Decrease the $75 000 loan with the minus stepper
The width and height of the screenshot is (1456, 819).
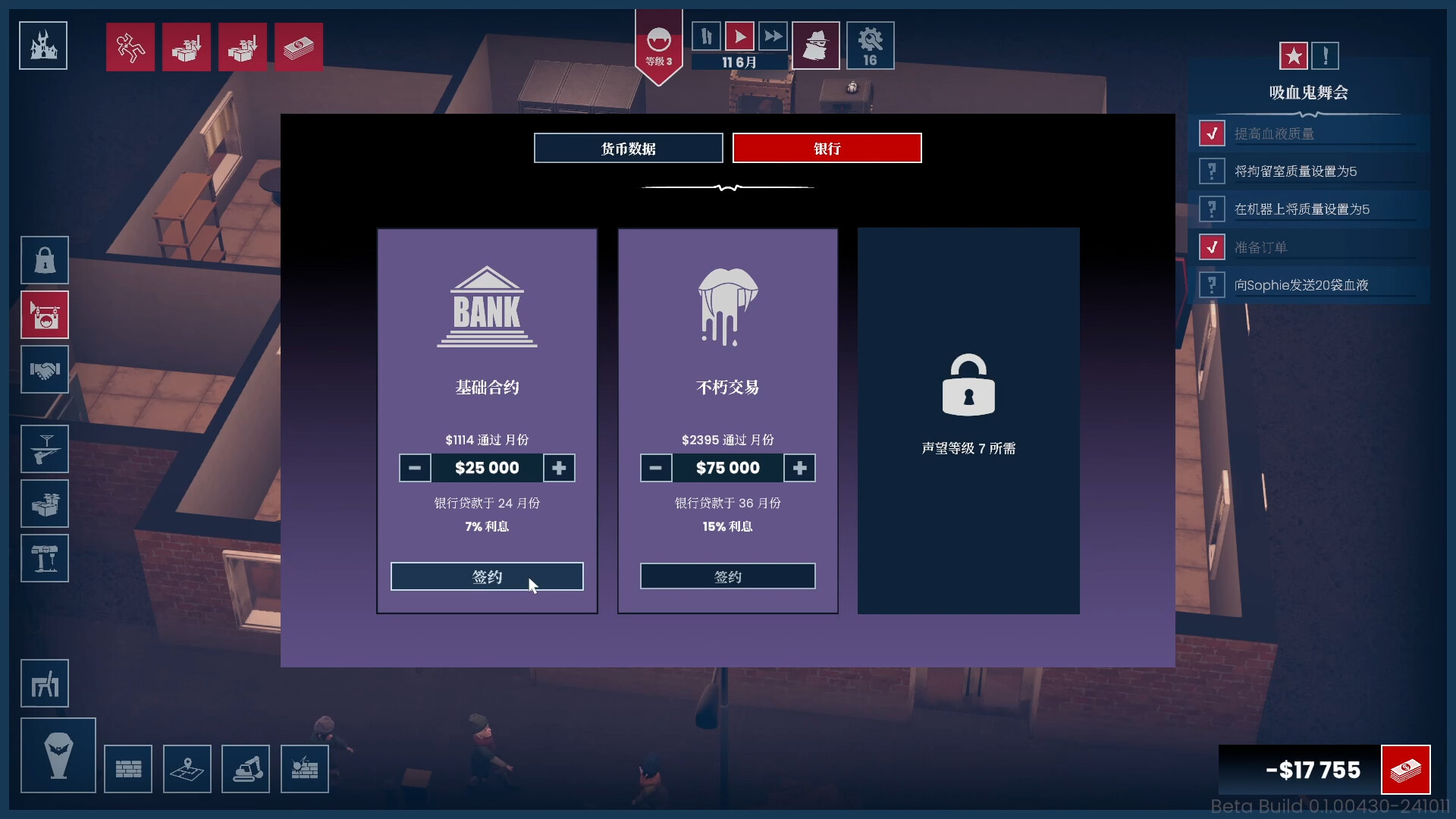pyautogui.click(x=656, y=468)
